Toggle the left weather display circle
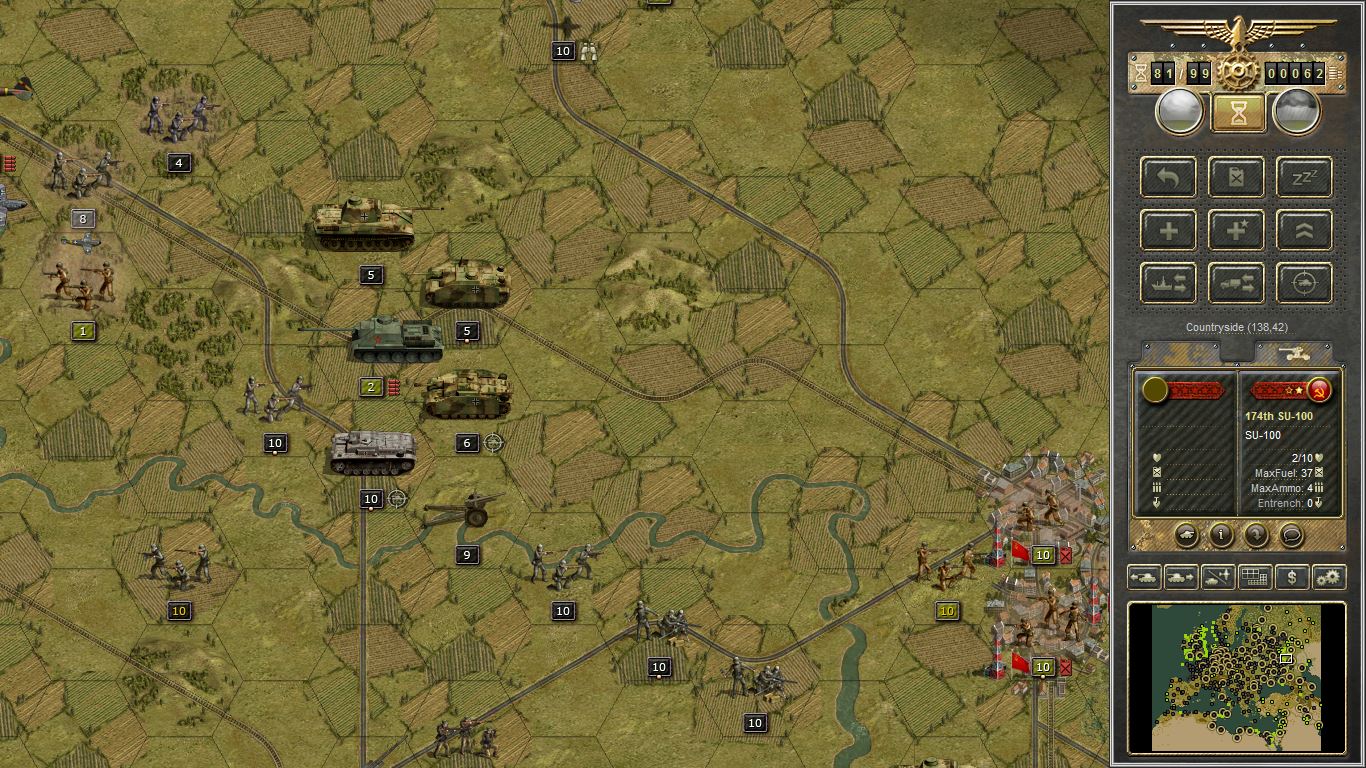The height and width of the screenshot is (768, 1366). [x=1180, y=110]
